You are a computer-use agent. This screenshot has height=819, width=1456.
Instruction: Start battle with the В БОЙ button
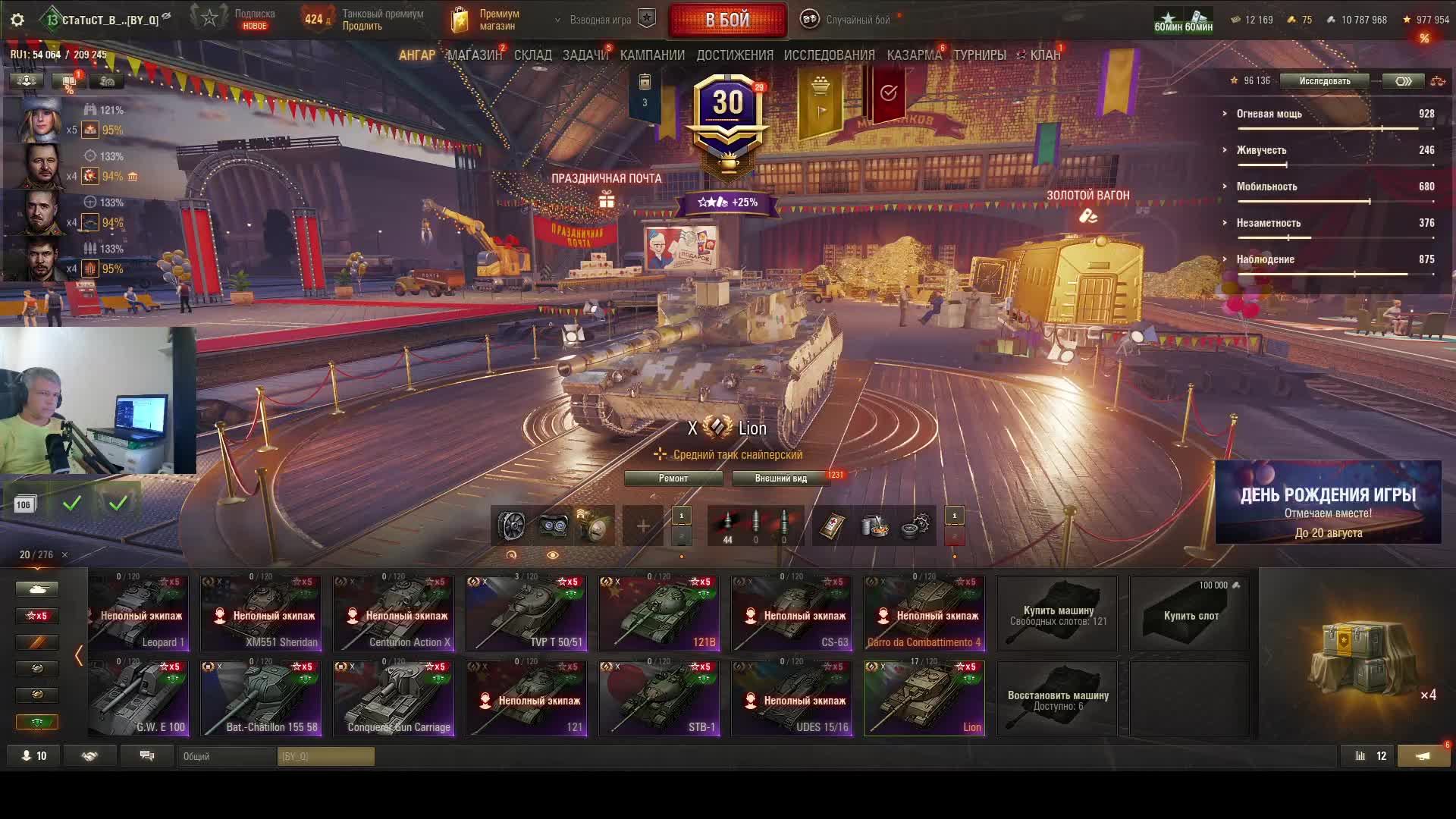pos(727,20)
